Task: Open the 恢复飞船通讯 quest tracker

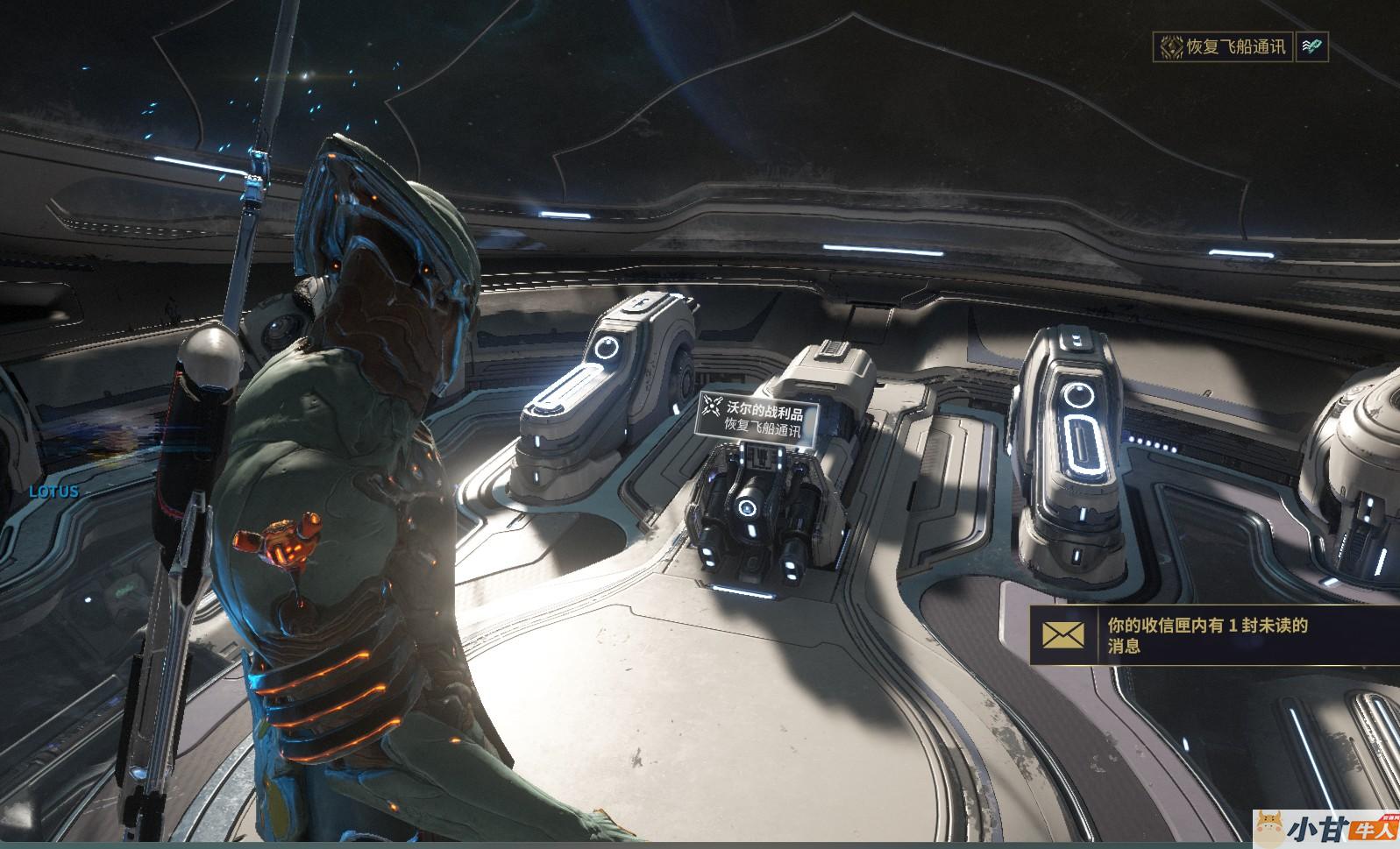Action: (x=1224, y=46)
